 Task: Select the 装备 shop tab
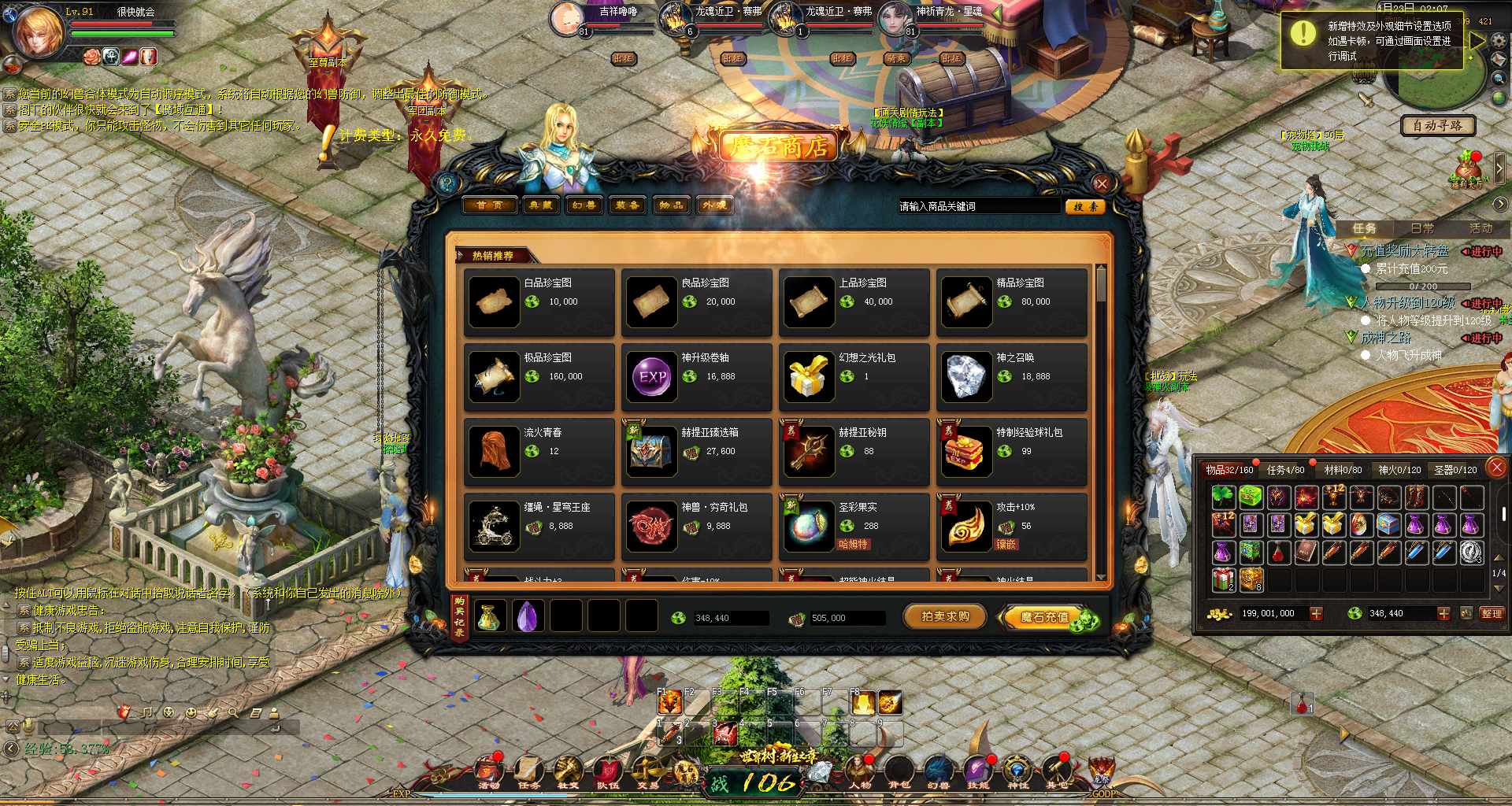[x=627, y=205]
